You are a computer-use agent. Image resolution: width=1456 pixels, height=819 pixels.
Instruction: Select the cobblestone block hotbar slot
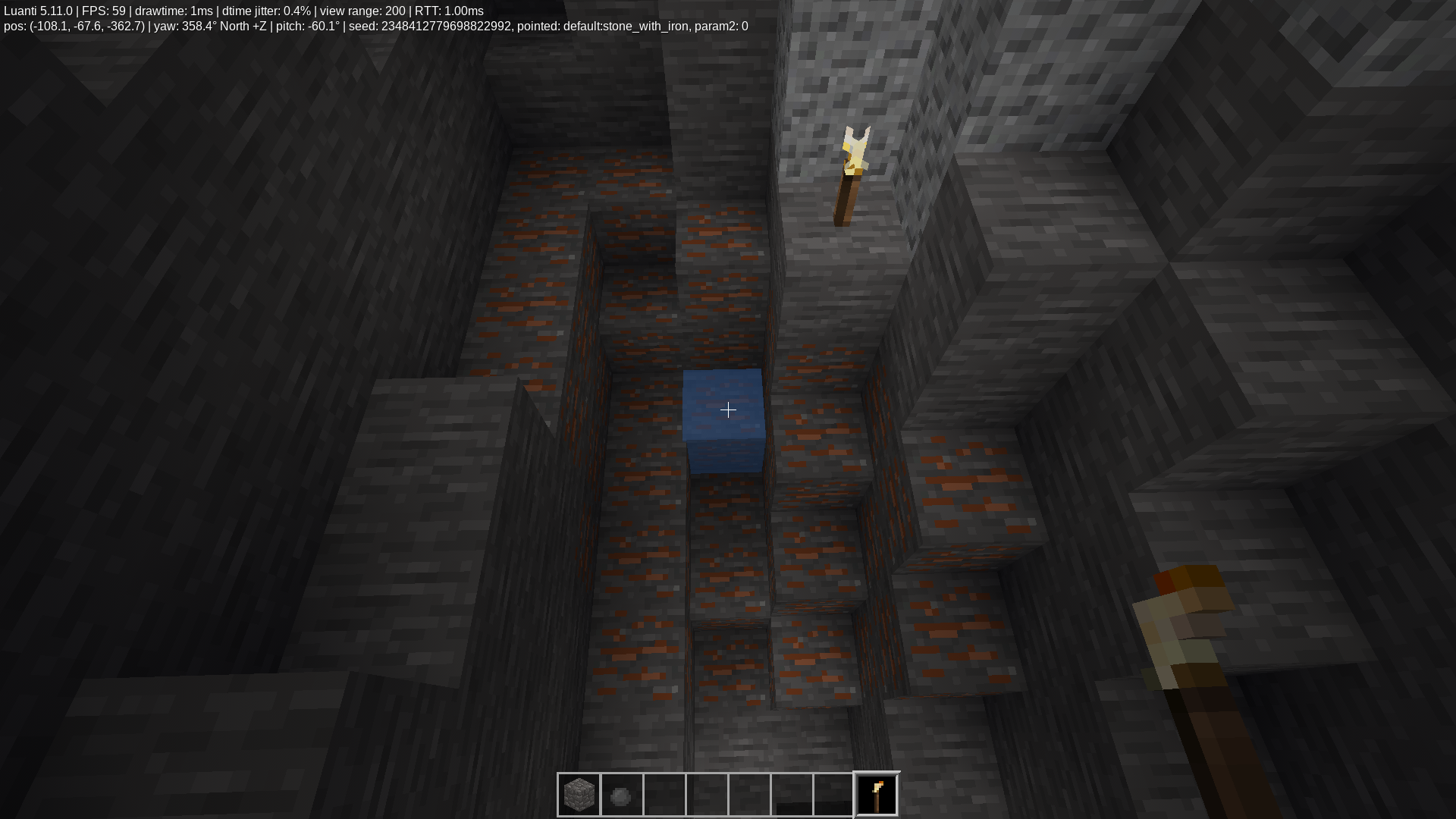(x=579, y=795)
